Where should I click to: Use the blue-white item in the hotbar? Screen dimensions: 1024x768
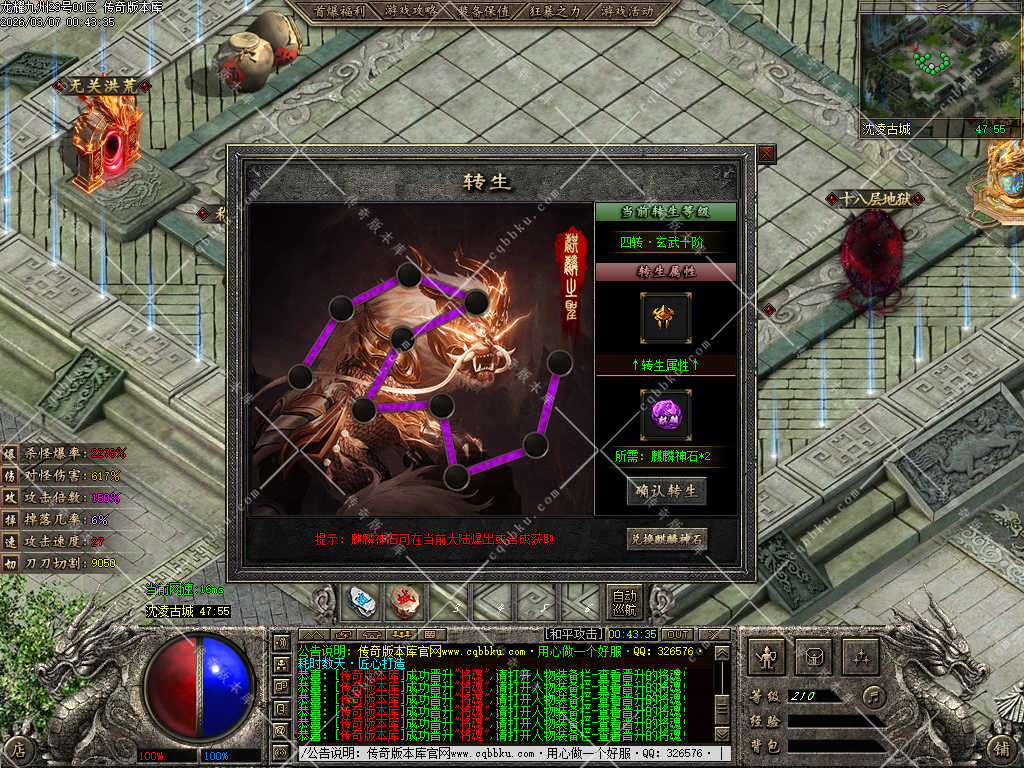coord(361,602)
